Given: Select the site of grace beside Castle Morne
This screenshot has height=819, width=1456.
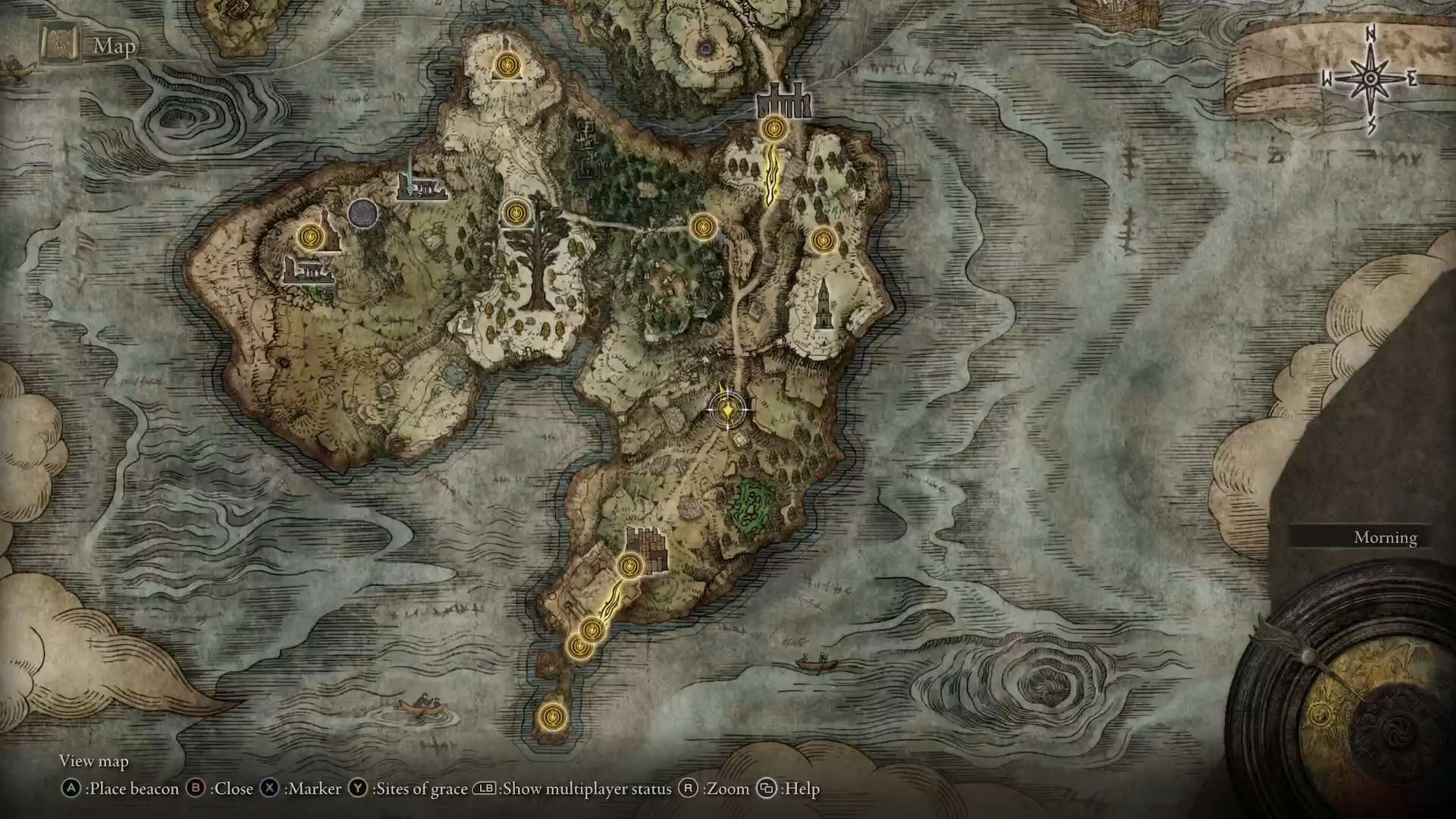Looking at the screenshot, I should (629, 566).
